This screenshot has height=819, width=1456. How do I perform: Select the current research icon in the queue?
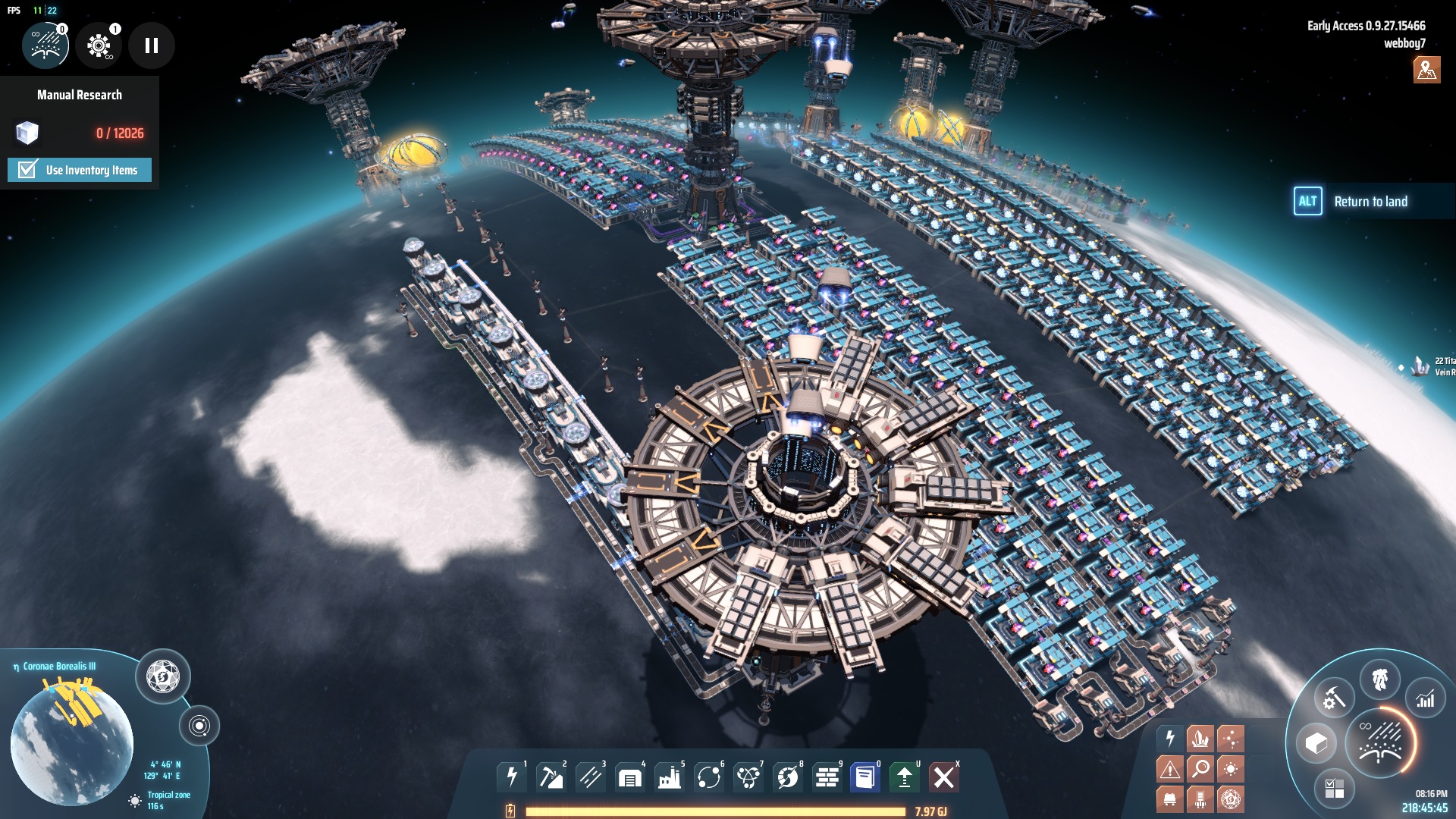[x=45, y=45]
